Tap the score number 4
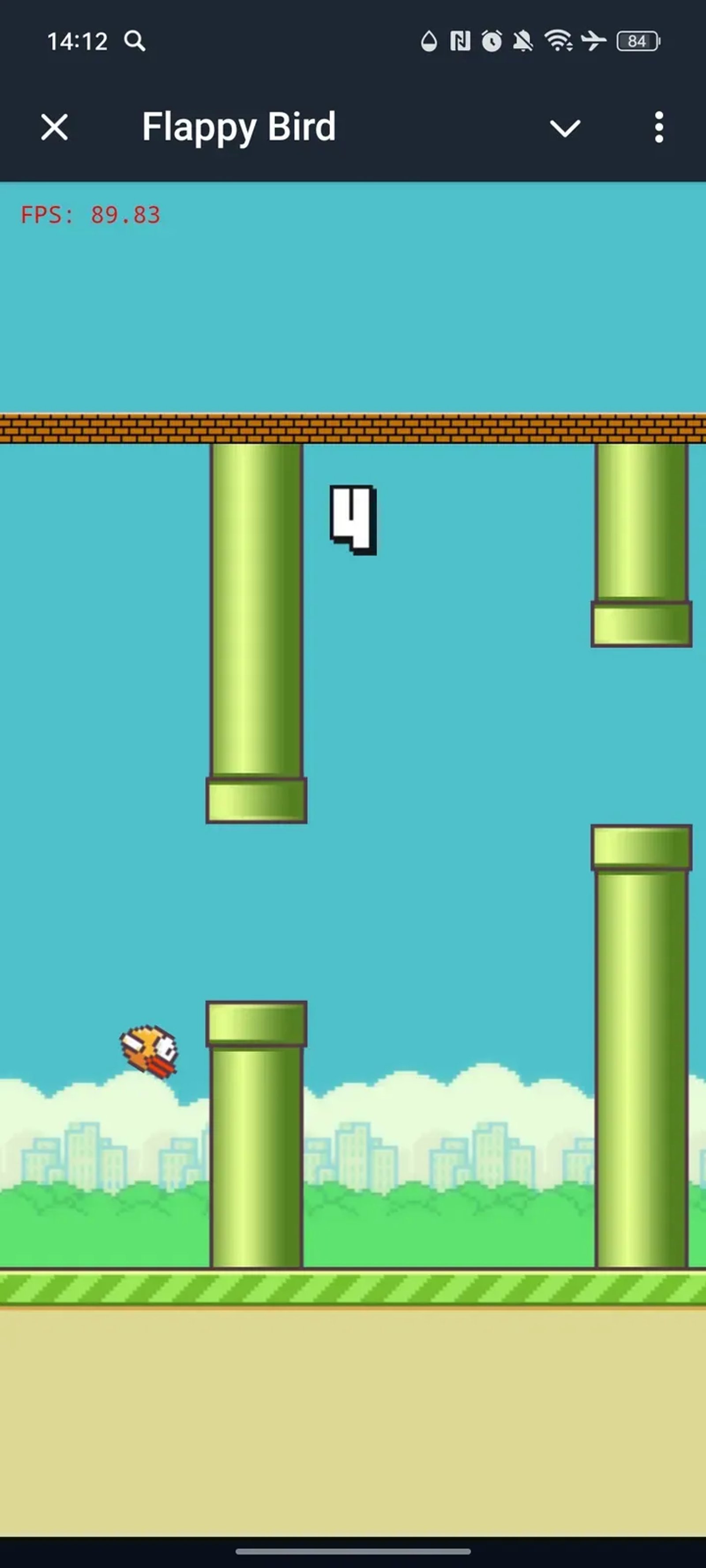Viewport: 706px width, 1568px height. (352, 520)
